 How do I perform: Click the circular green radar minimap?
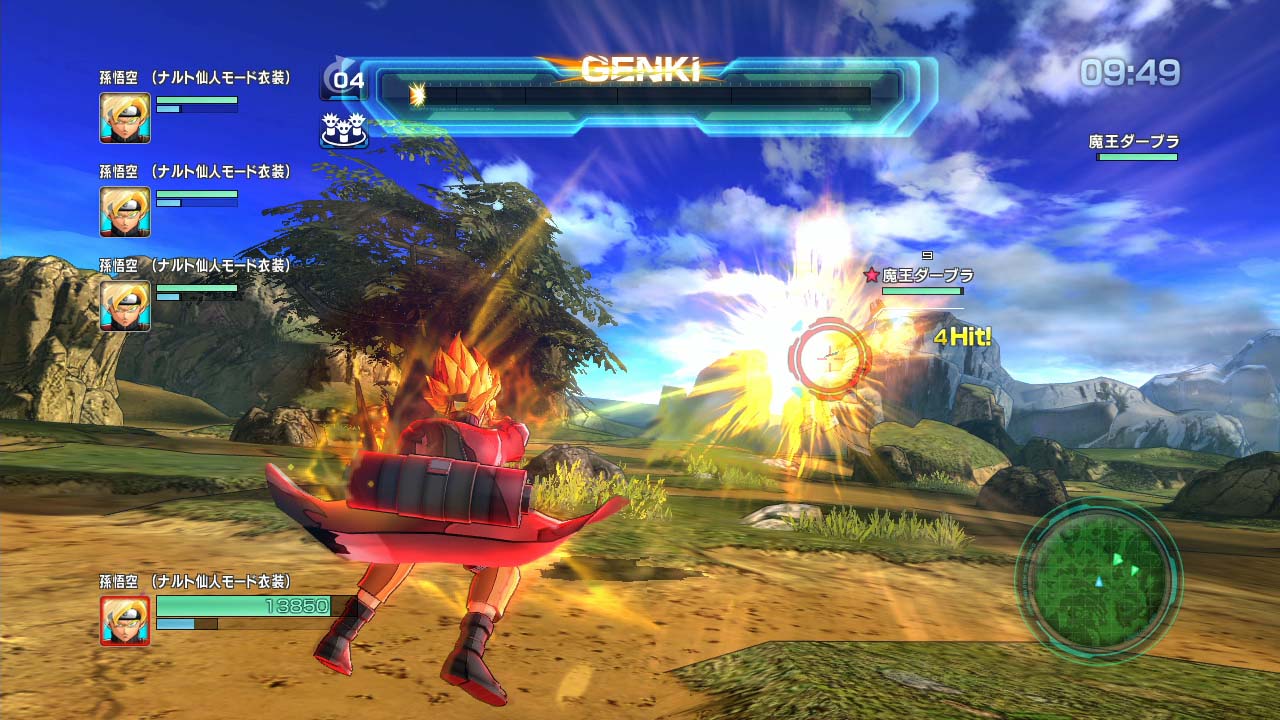click(x=1099, y=578)
